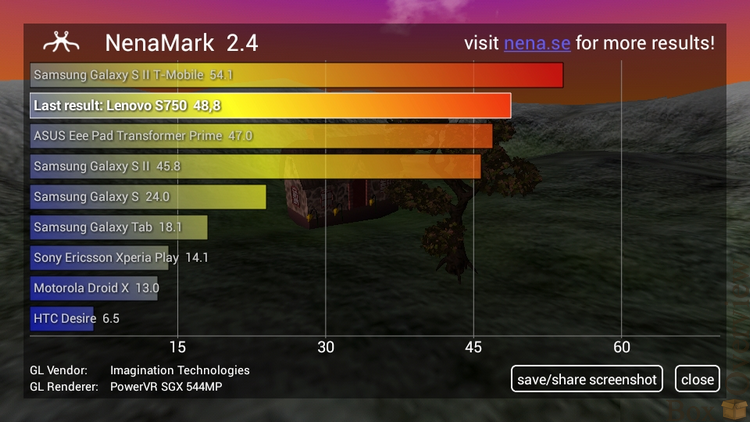Close the NenaMark results screen

(697, 379)
